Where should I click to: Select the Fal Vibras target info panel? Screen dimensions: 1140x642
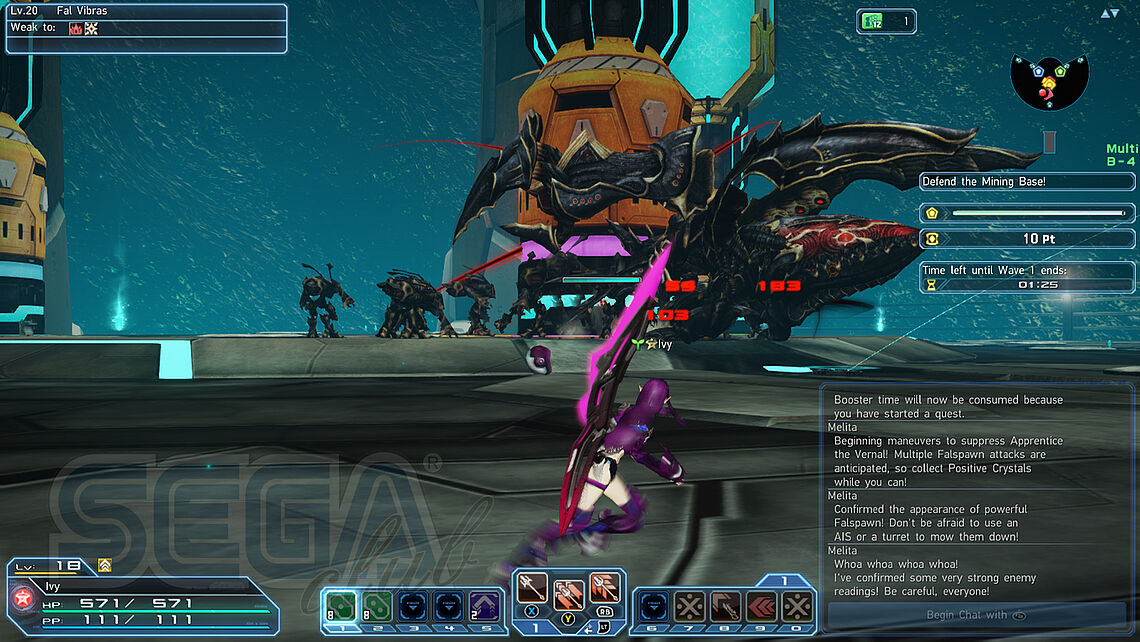pos(146,28)
